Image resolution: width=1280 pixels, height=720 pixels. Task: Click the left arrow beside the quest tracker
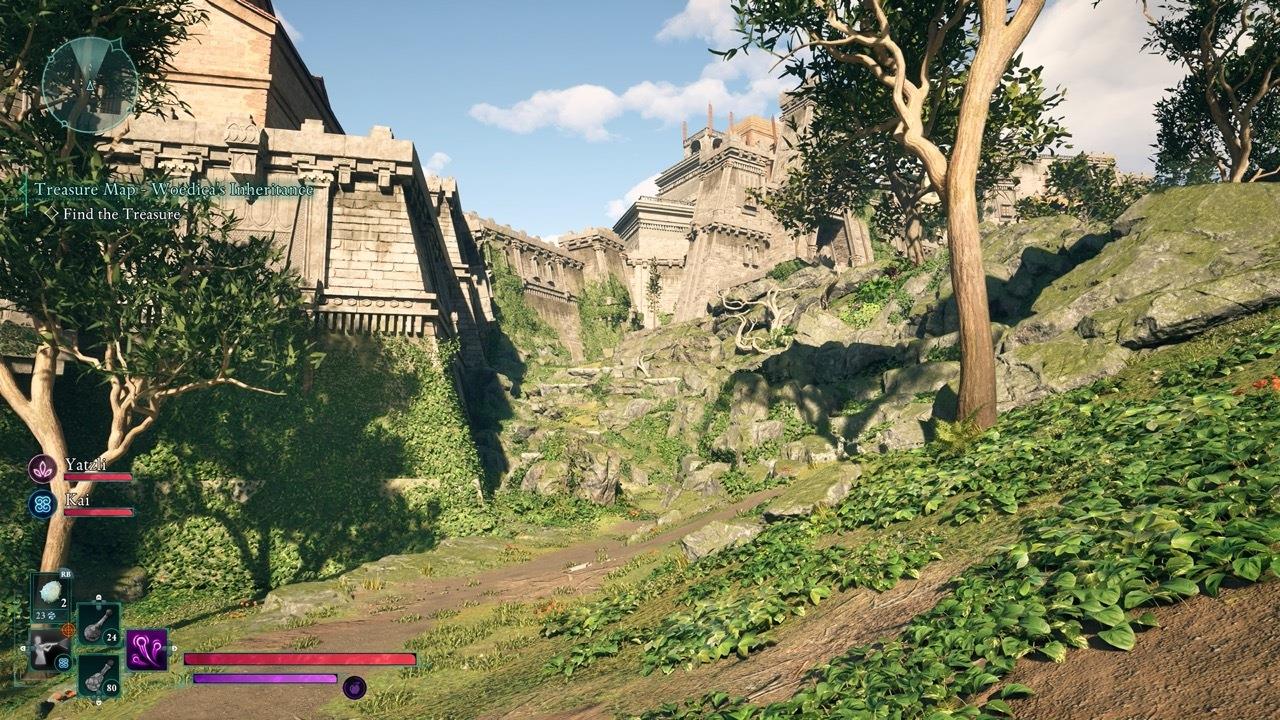pyautogui.click(x=22, y=189)
